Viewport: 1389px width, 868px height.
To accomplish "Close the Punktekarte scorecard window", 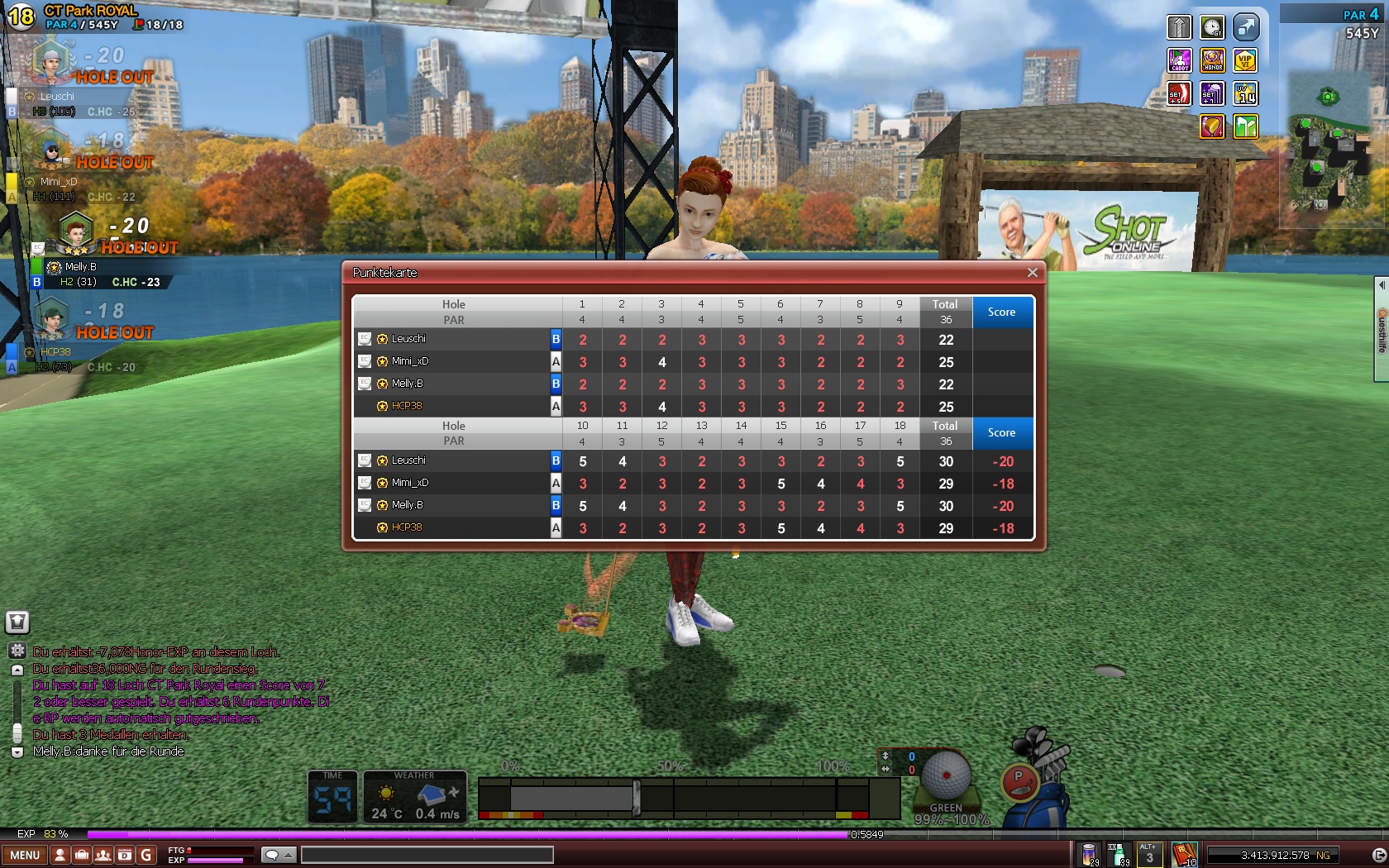I will point(1032,273).
